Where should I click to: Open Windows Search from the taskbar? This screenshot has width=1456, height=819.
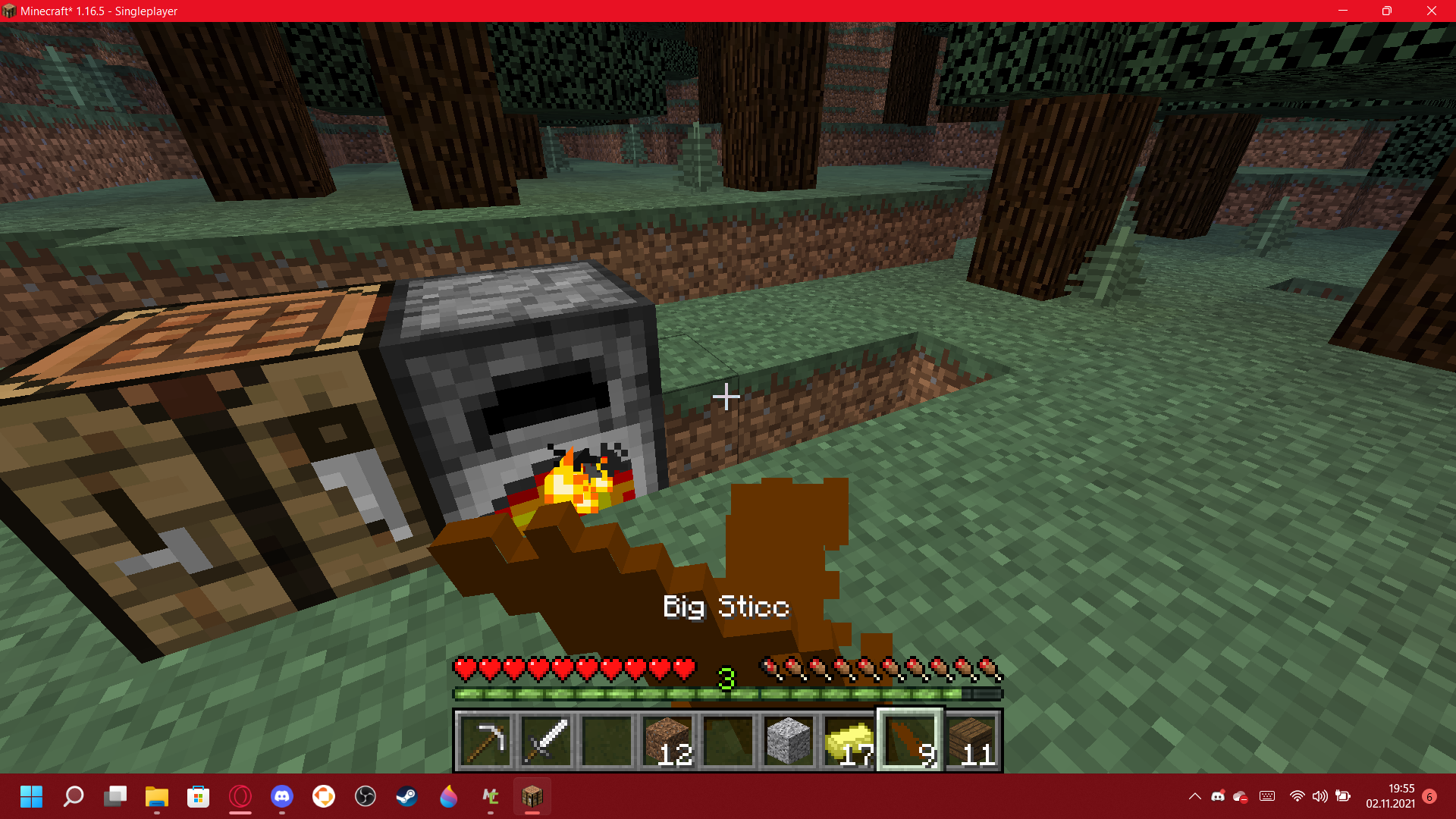click(x=74, y=796)
